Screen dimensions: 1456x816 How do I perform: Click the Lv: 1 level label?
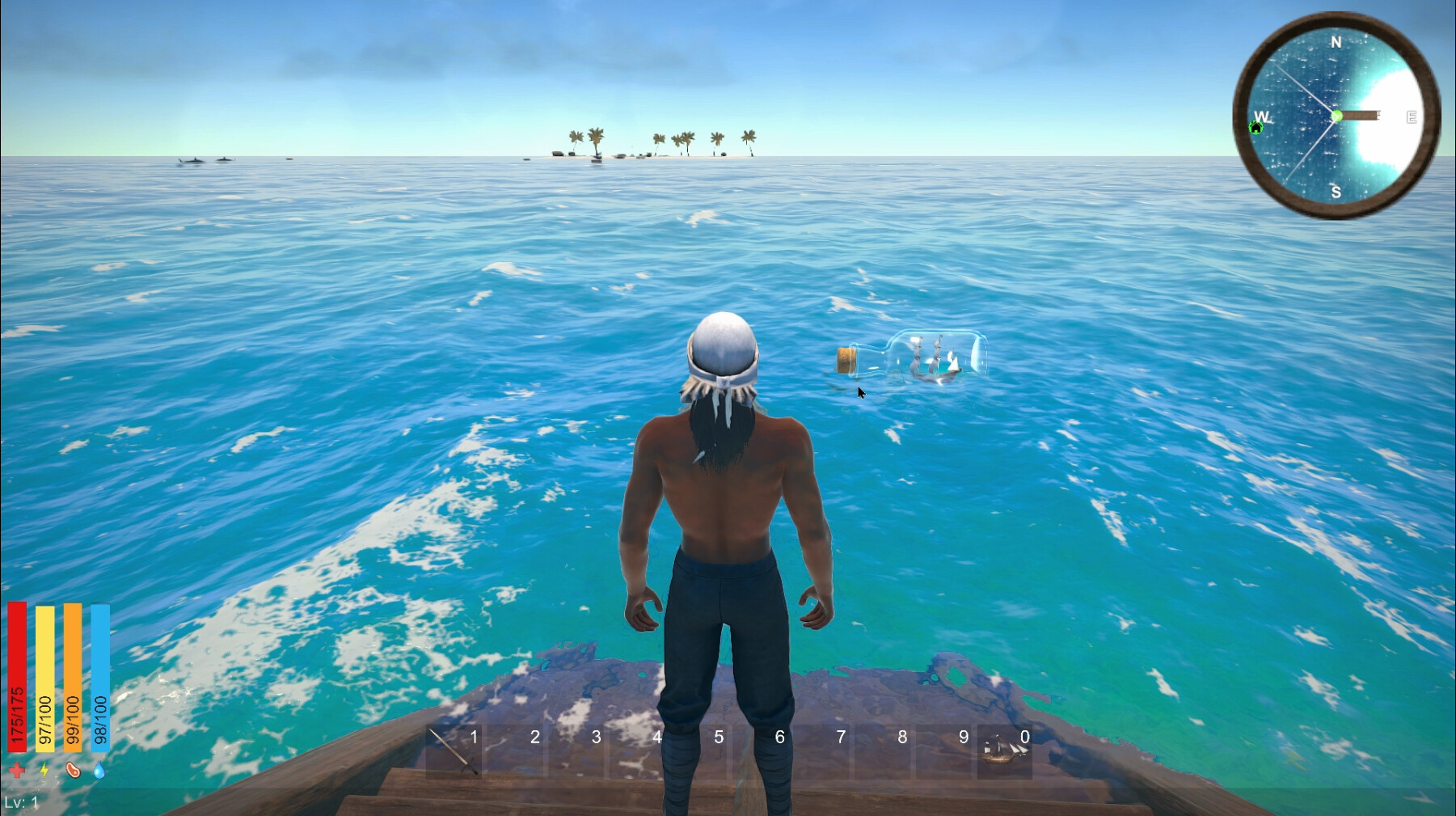22,801
